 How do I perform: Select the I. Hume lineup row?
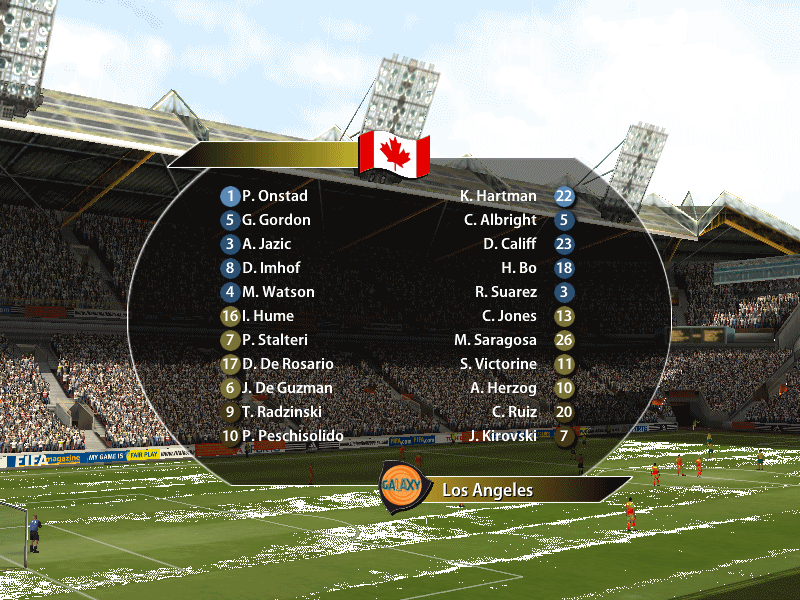coord(267,316)
